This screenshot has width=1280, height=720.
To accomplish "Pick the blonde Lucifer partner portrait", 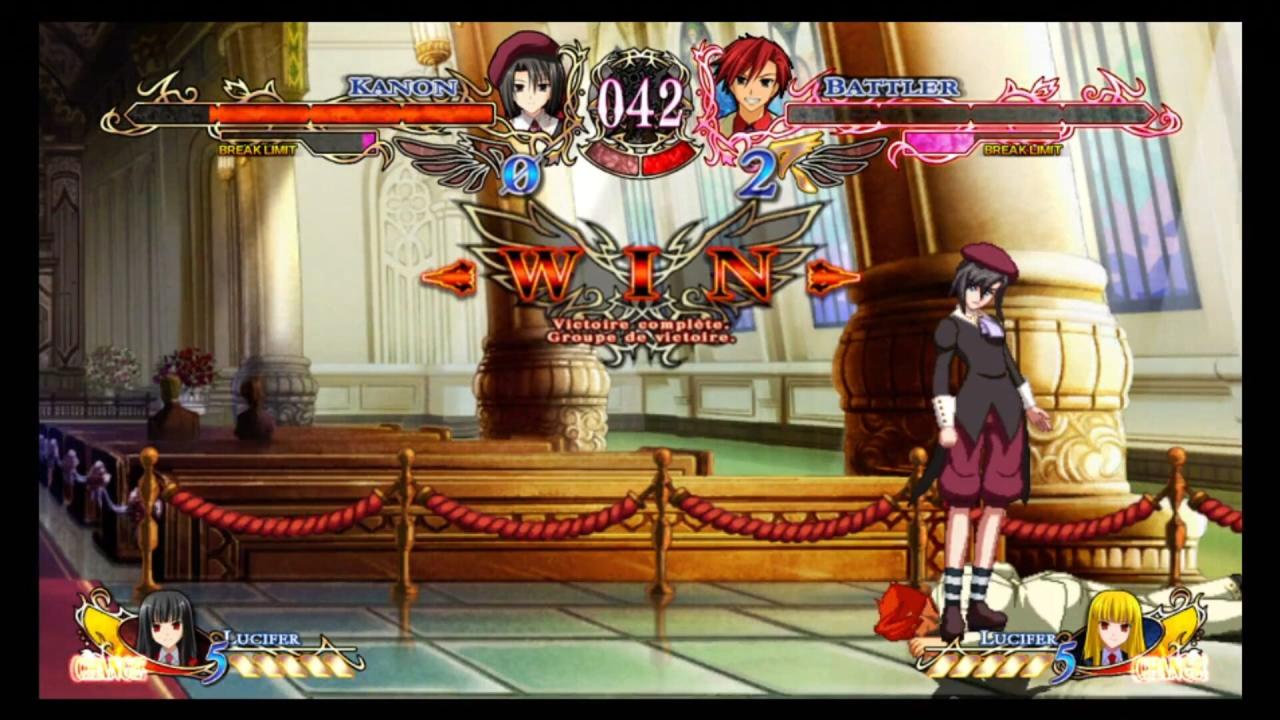I will pos(1115,632).
